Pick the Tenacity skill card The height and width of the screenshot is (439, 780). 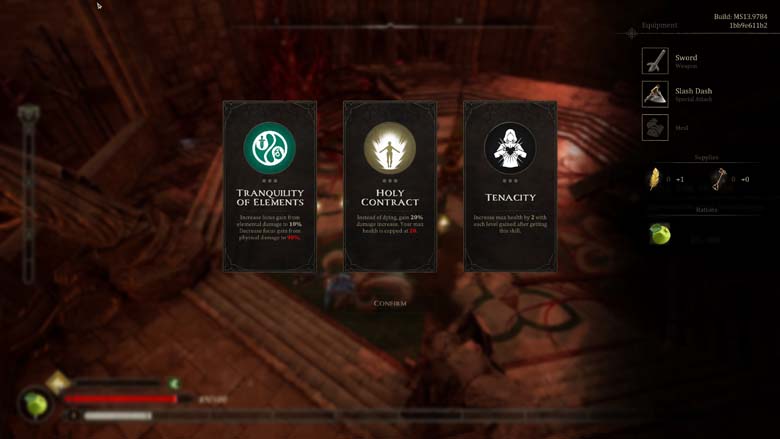coord(510,186)
